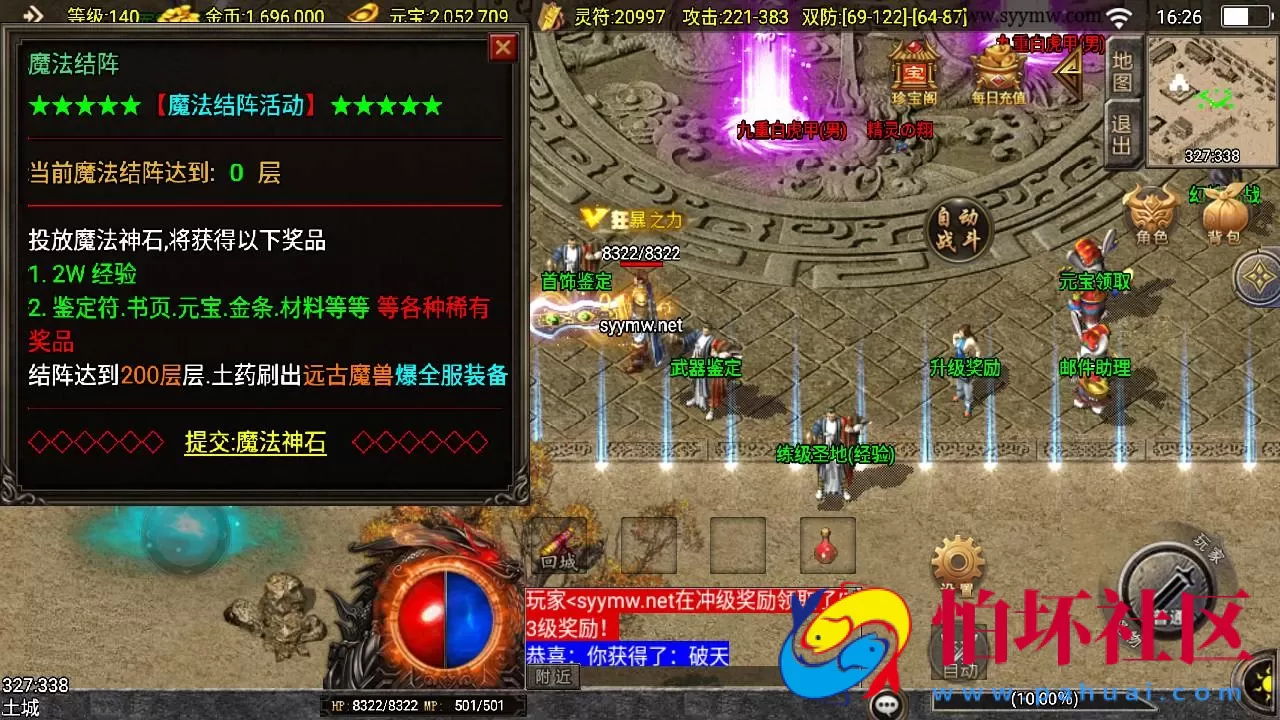
Task: Claim rewards via 元宝领取 button
Action: click(1096, 282)
